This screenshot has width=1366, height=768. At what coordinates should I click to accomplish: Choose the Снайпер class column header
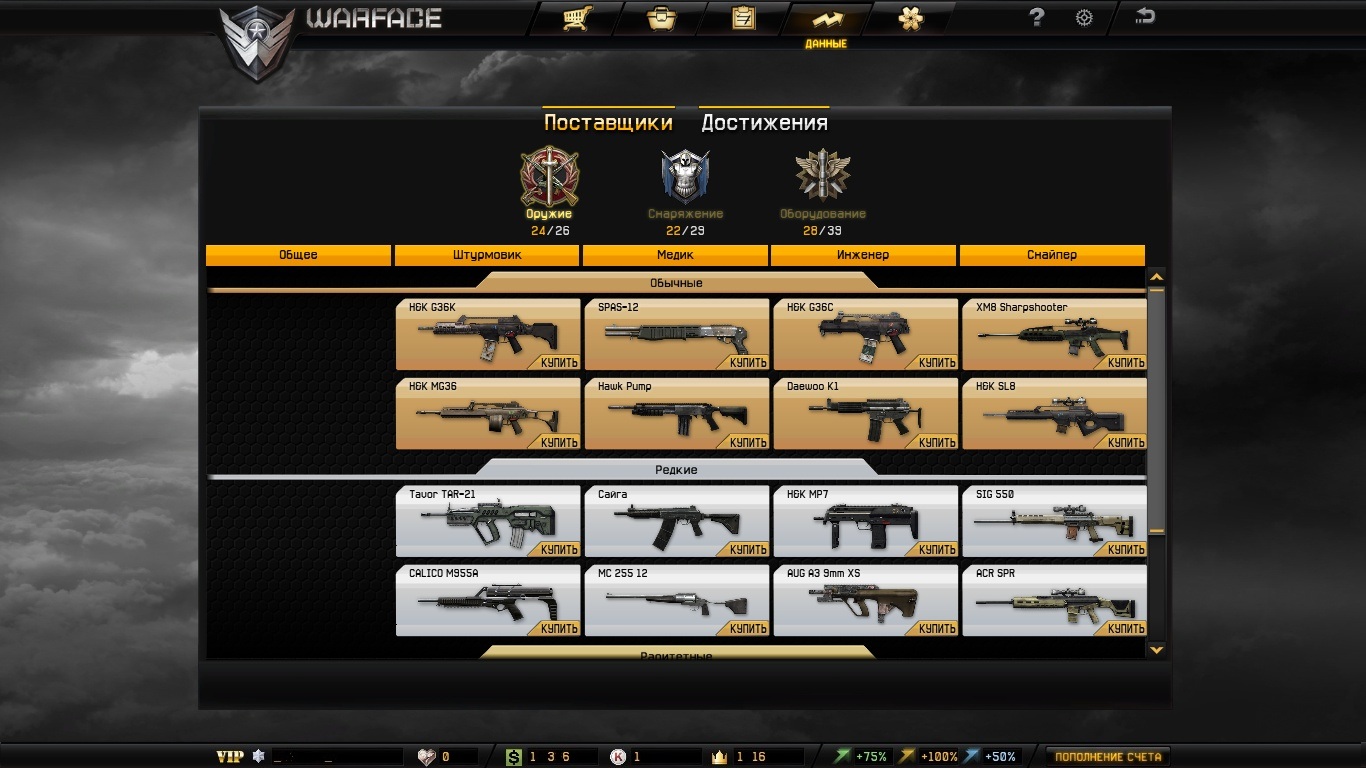click(1052, 255)
